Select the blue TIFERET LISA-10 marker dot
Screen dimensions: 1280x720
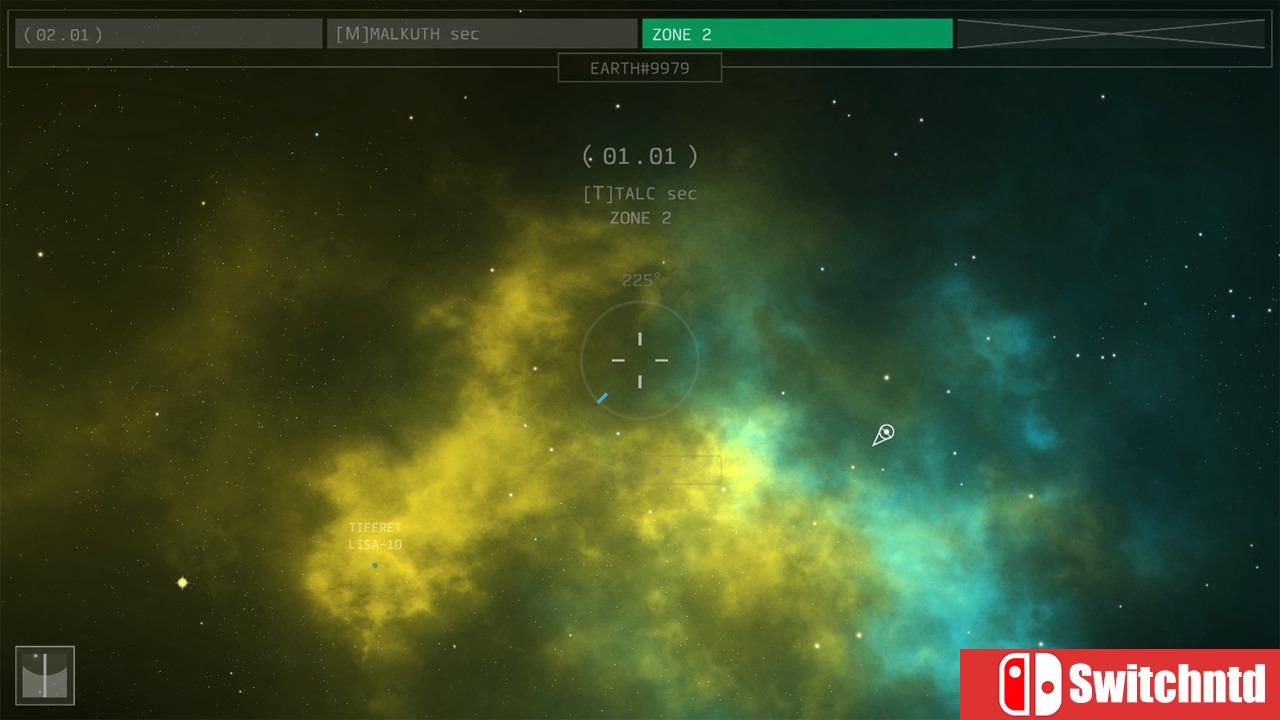click(x=375, y=565)
